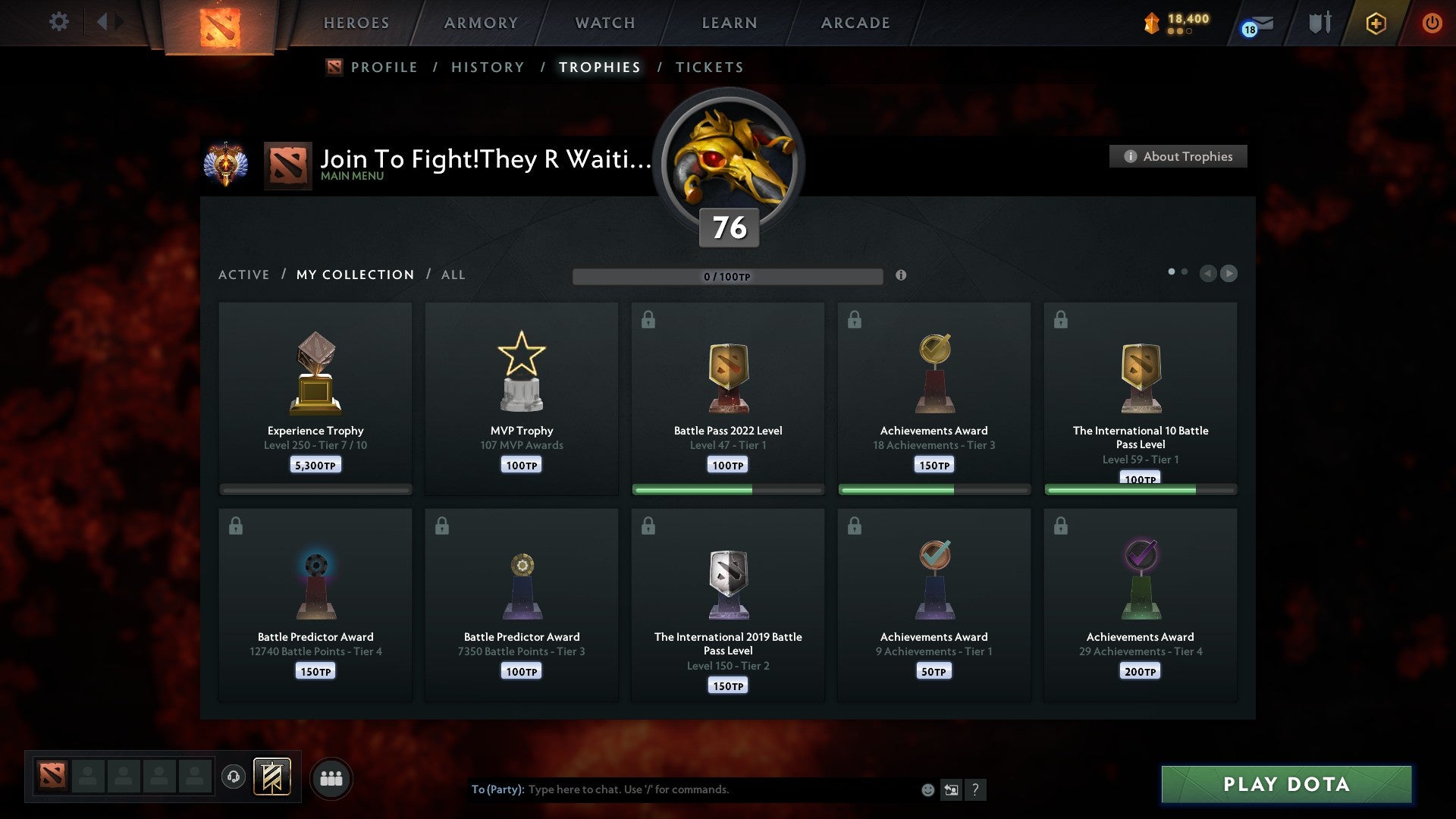Viewport: 1456px width, 819px height.
Task: Open the friends list icon near chat bar
Action: 331,777
